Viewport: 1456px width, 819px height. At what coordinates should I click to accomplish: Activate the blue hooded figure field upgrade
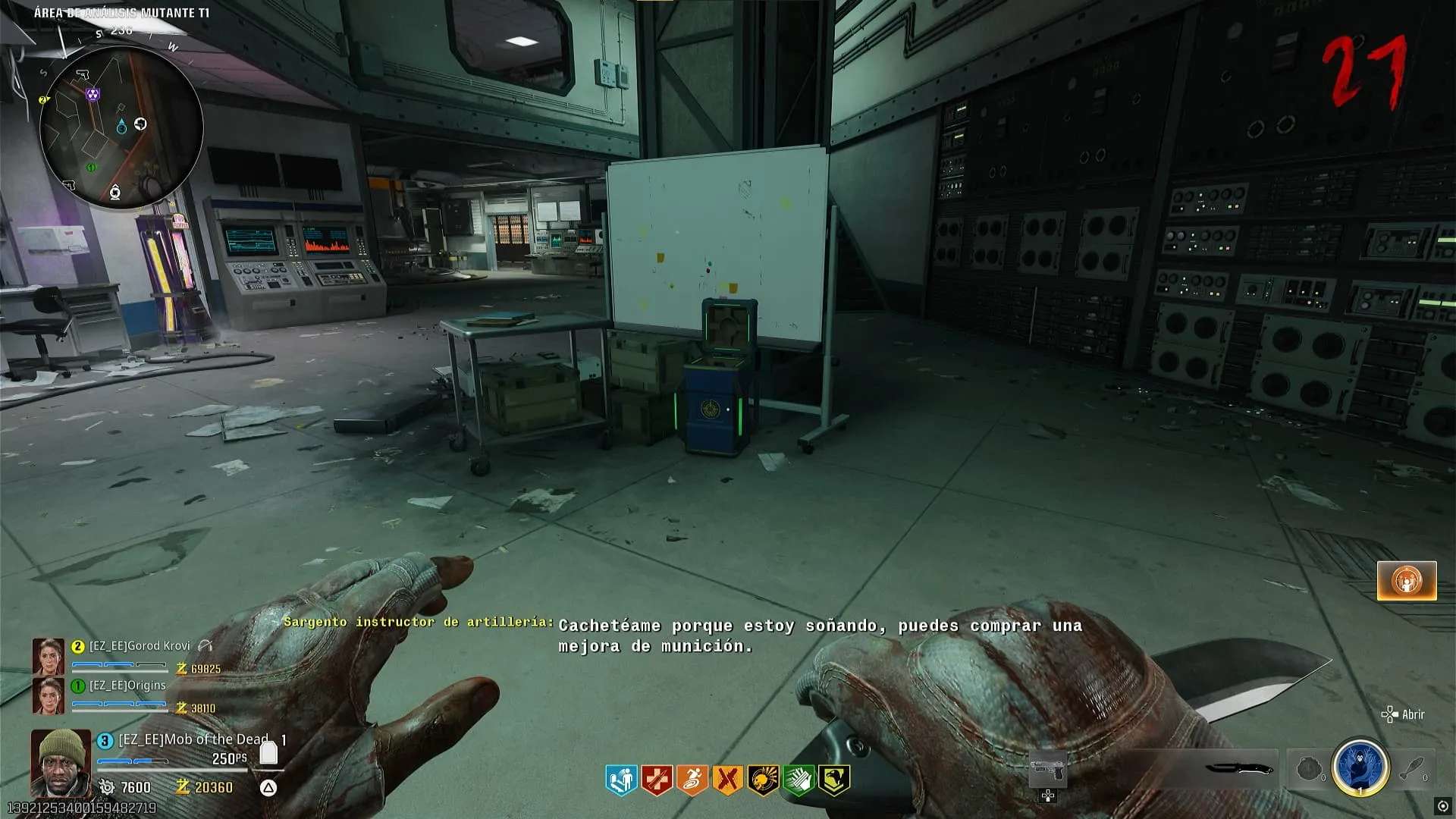click(1360, 767)
